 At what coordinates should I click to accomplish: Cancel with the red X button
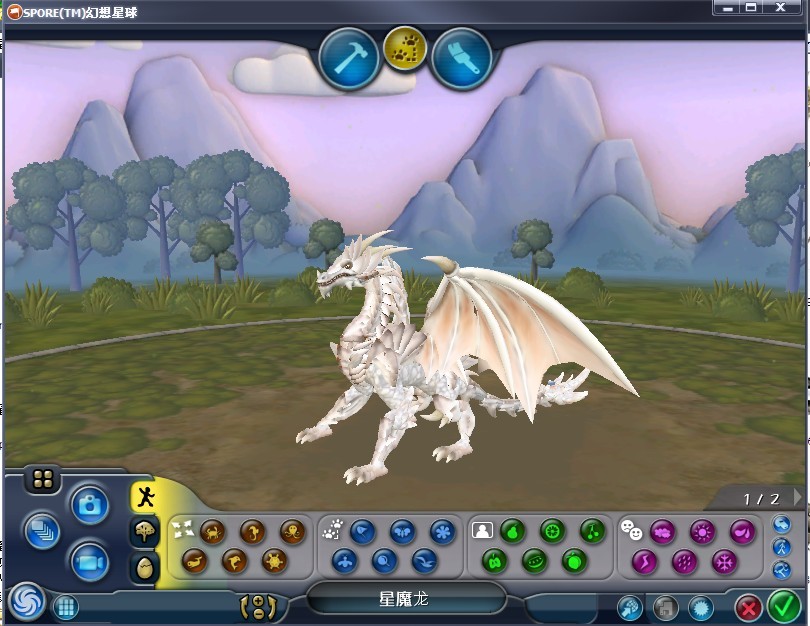point(748,606)
